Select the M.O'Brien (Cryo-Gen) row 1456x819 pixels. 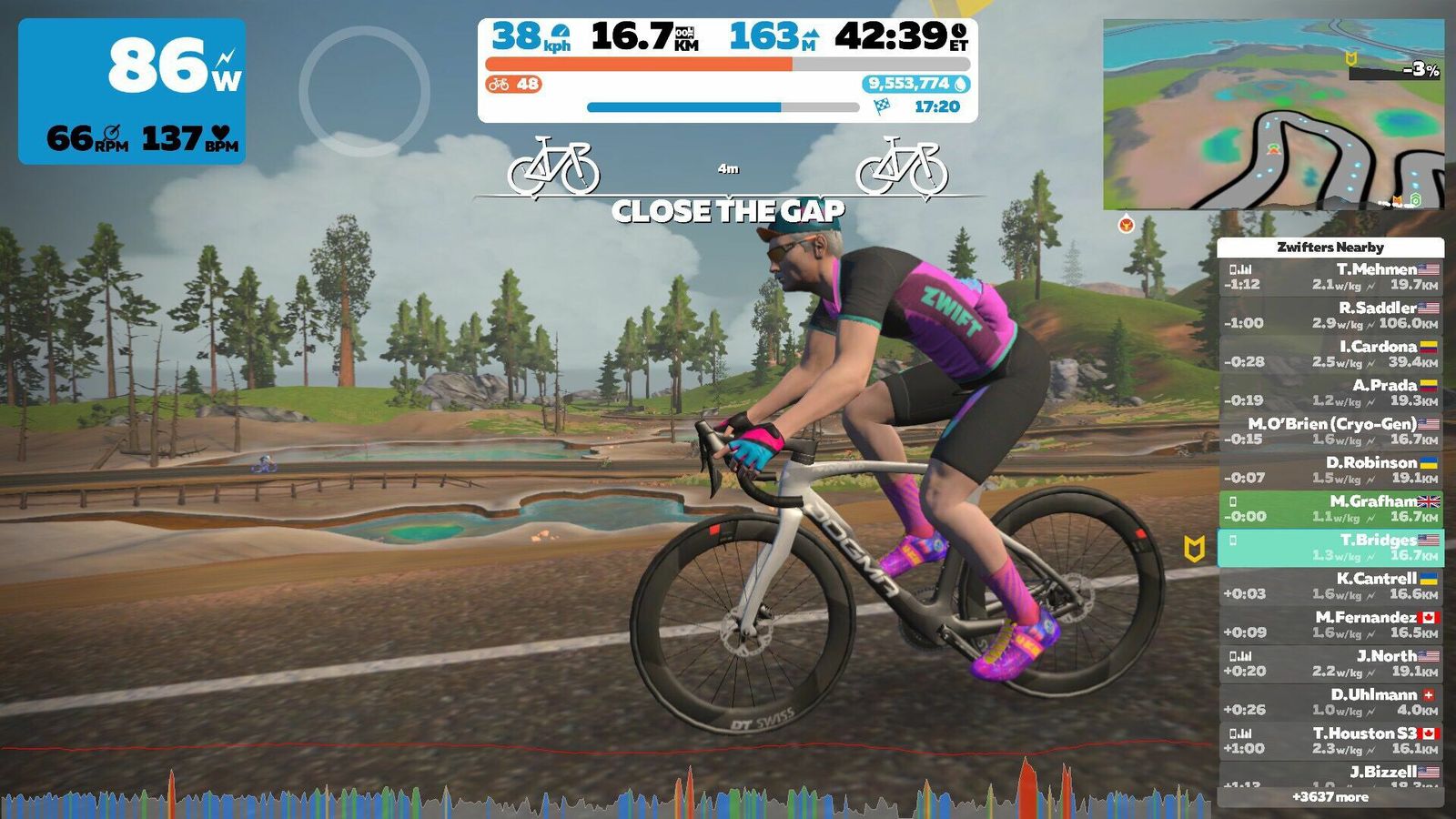pos(1330,431)
